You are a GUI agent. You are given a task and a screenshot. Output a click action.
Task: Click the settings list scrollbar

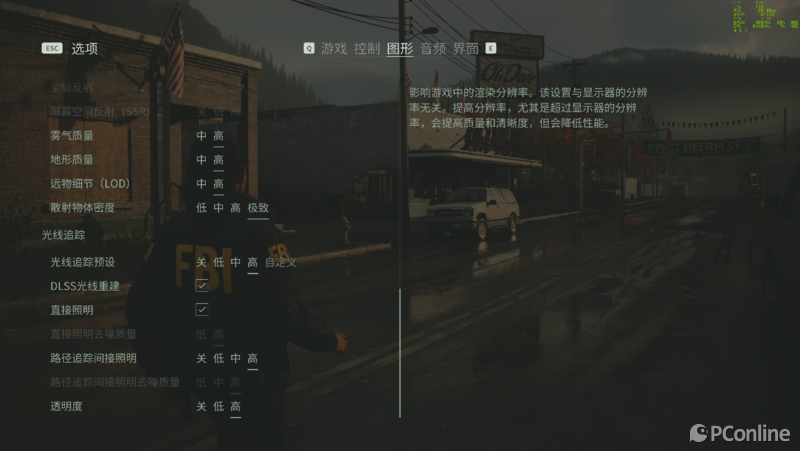click(400, 352)
